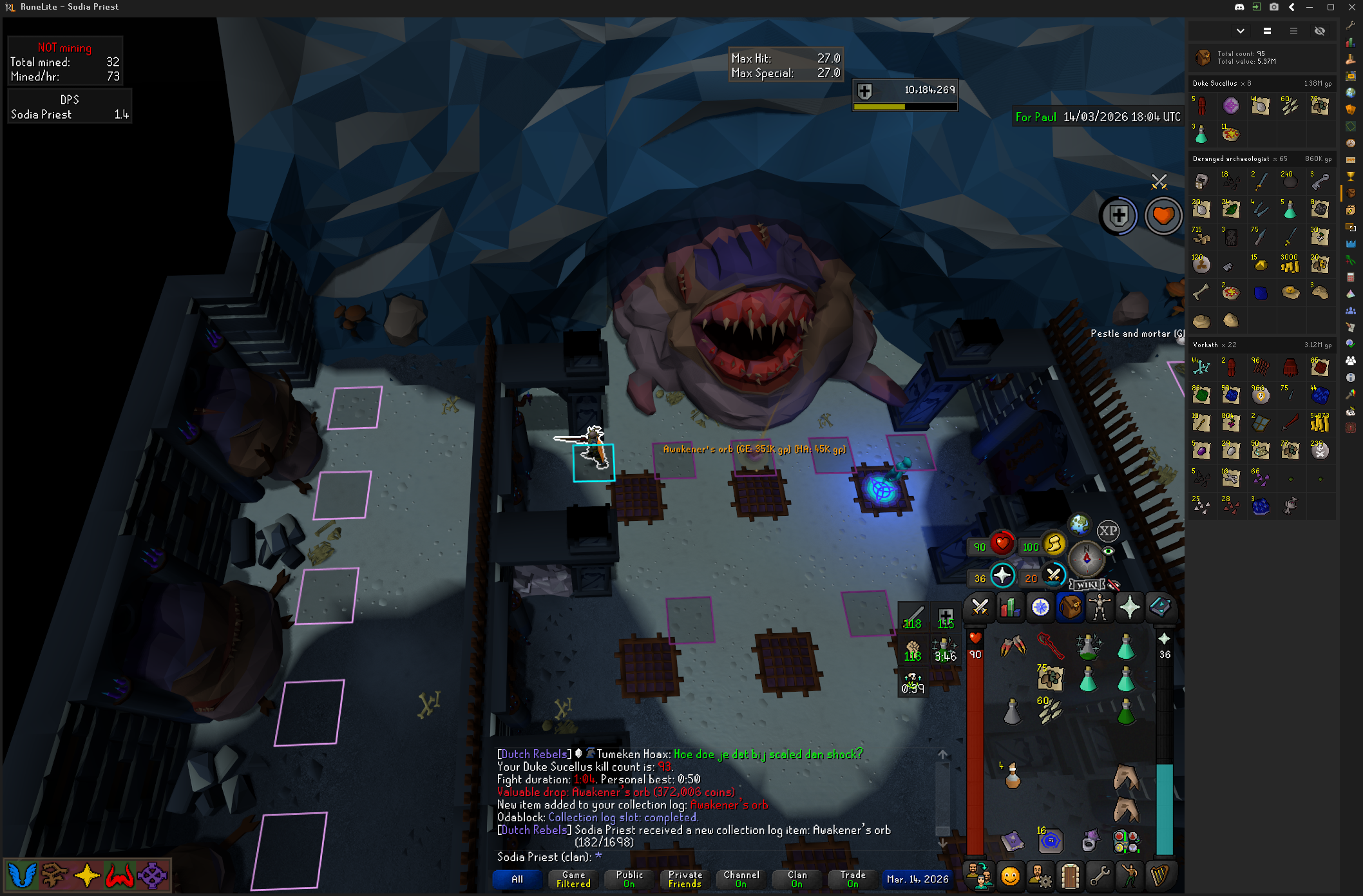Open the Prayer tab with star icon
Screen dimensions: 1363x896
pyautogui.click(x=1130, y=607)
